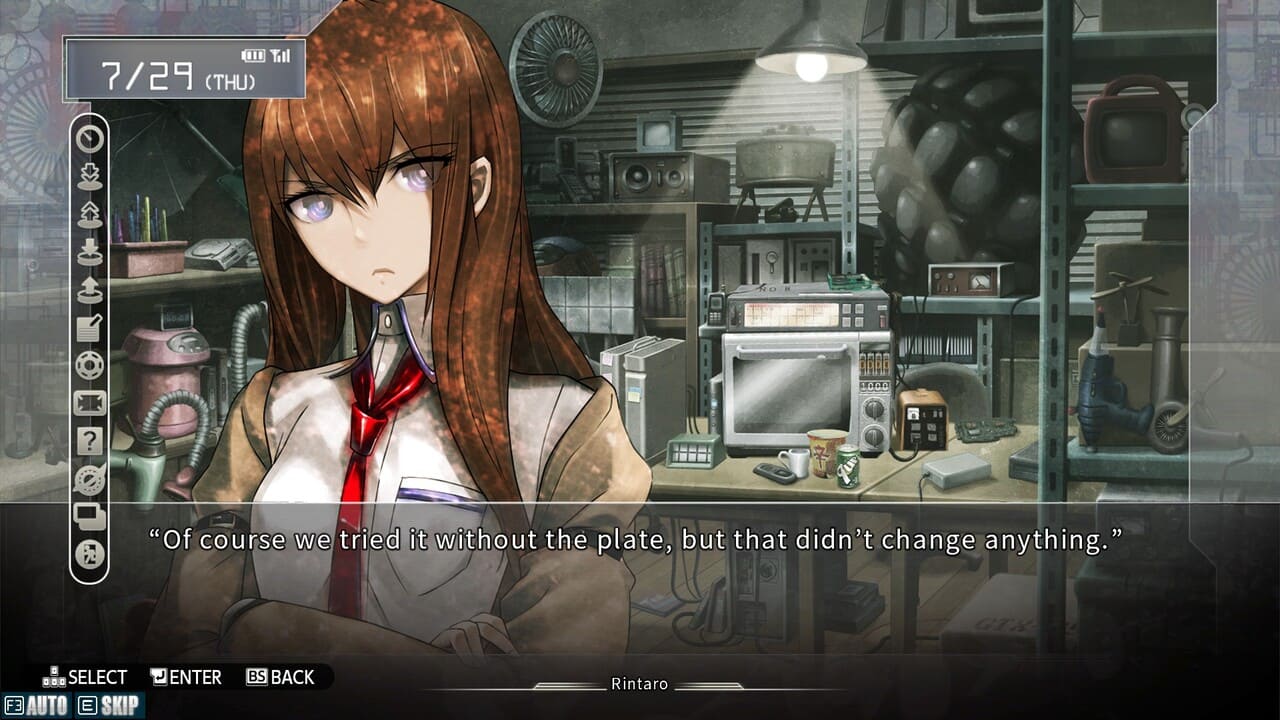Open help with the question mark icon
This screenshot has height=720, width=1280.
pos(90,441)
